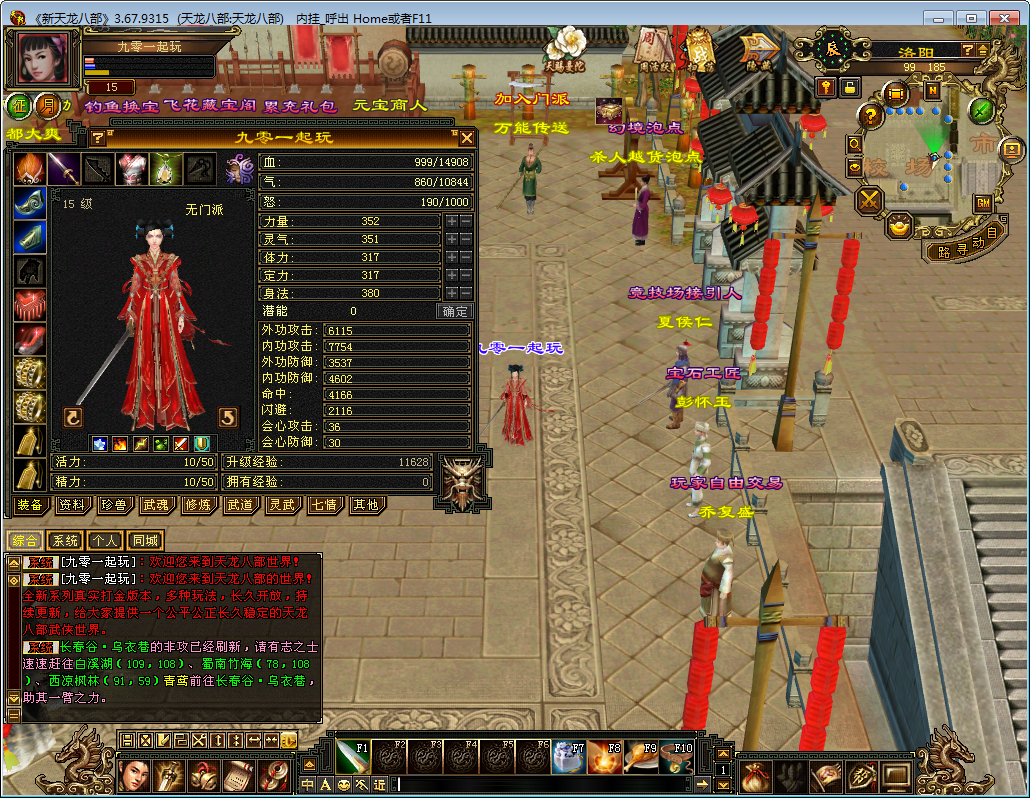This screenshot has height=798, width=1030.
Task: Click the player portrait avatar
Action: pyautogui.click(x=43, y=59)
